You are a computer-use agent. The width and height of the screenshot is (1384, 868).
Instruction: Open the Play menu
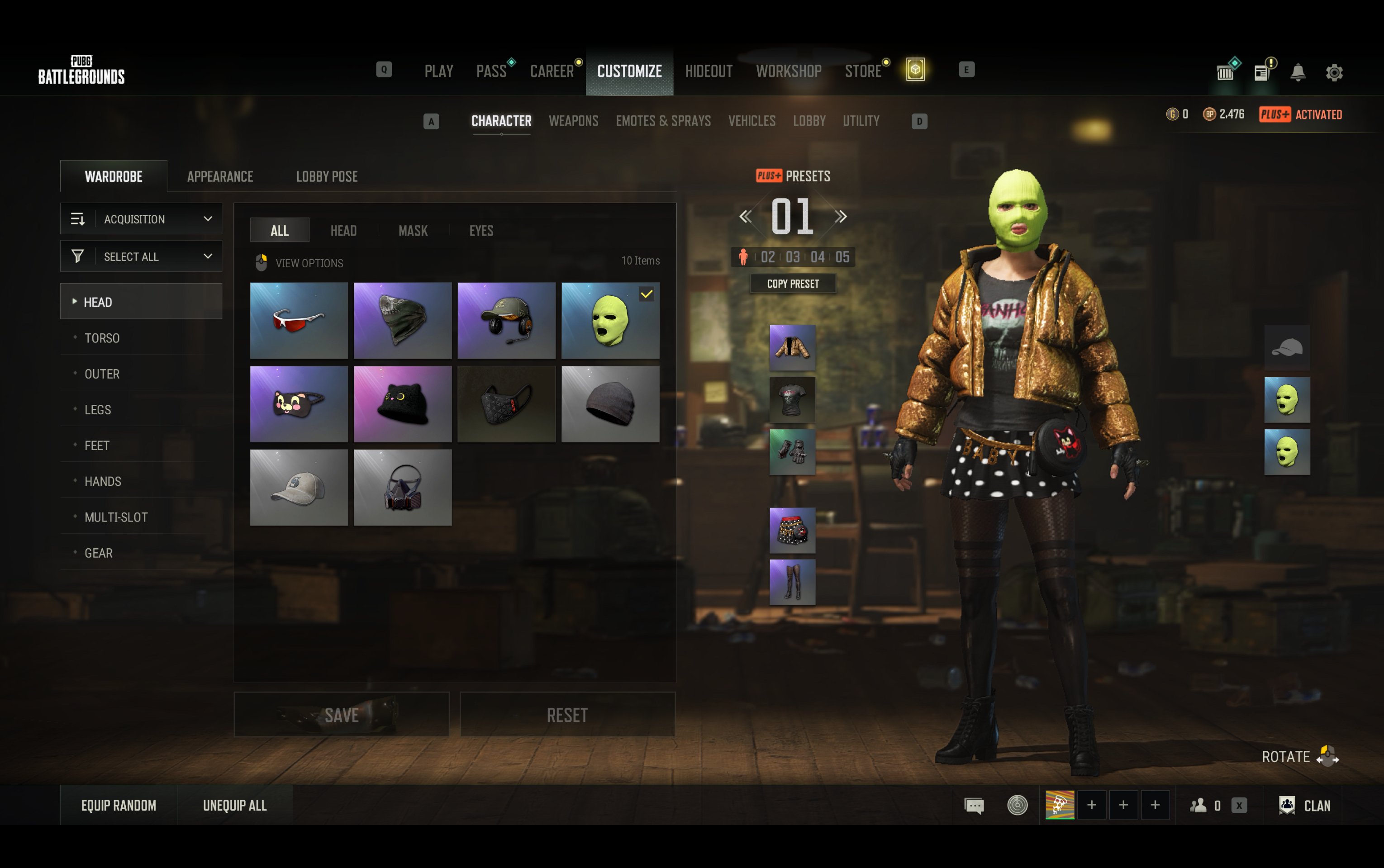pyautogui.click(x=438, y=71)
